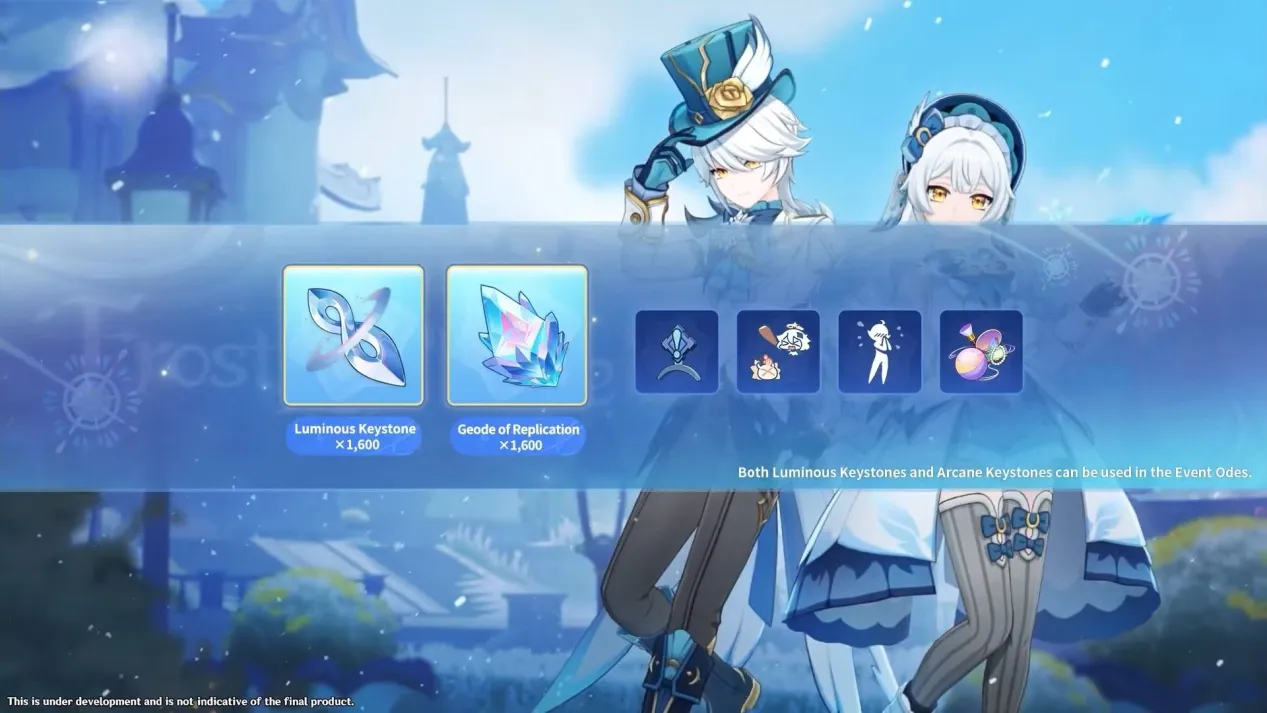Select the crying figure pose icon
1267x713 pixels.
pyautogui.click(x=879, y=351)
